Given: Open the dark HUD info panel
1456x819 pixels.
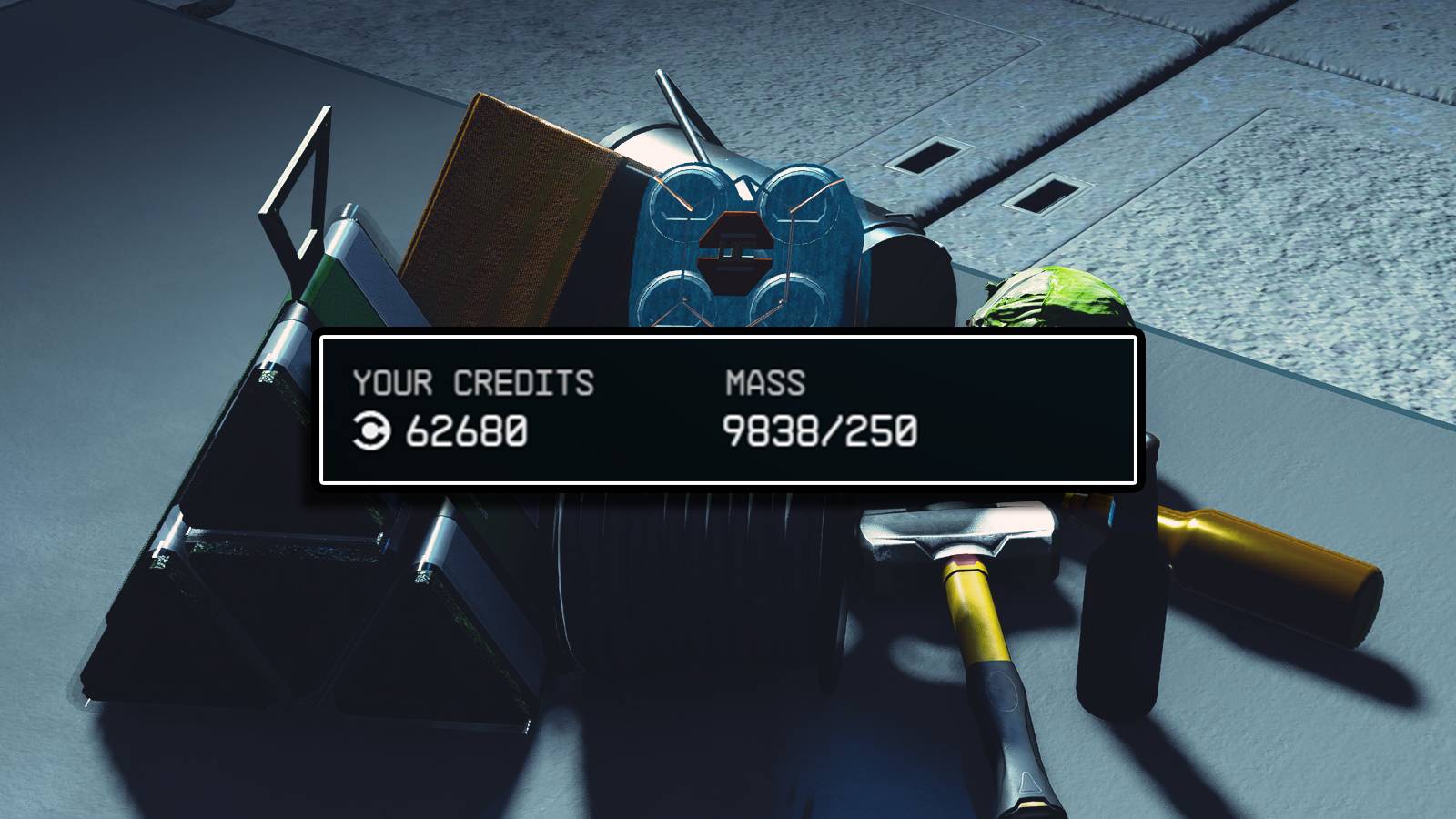Looking at the screenshot, I should click(728, 411).
